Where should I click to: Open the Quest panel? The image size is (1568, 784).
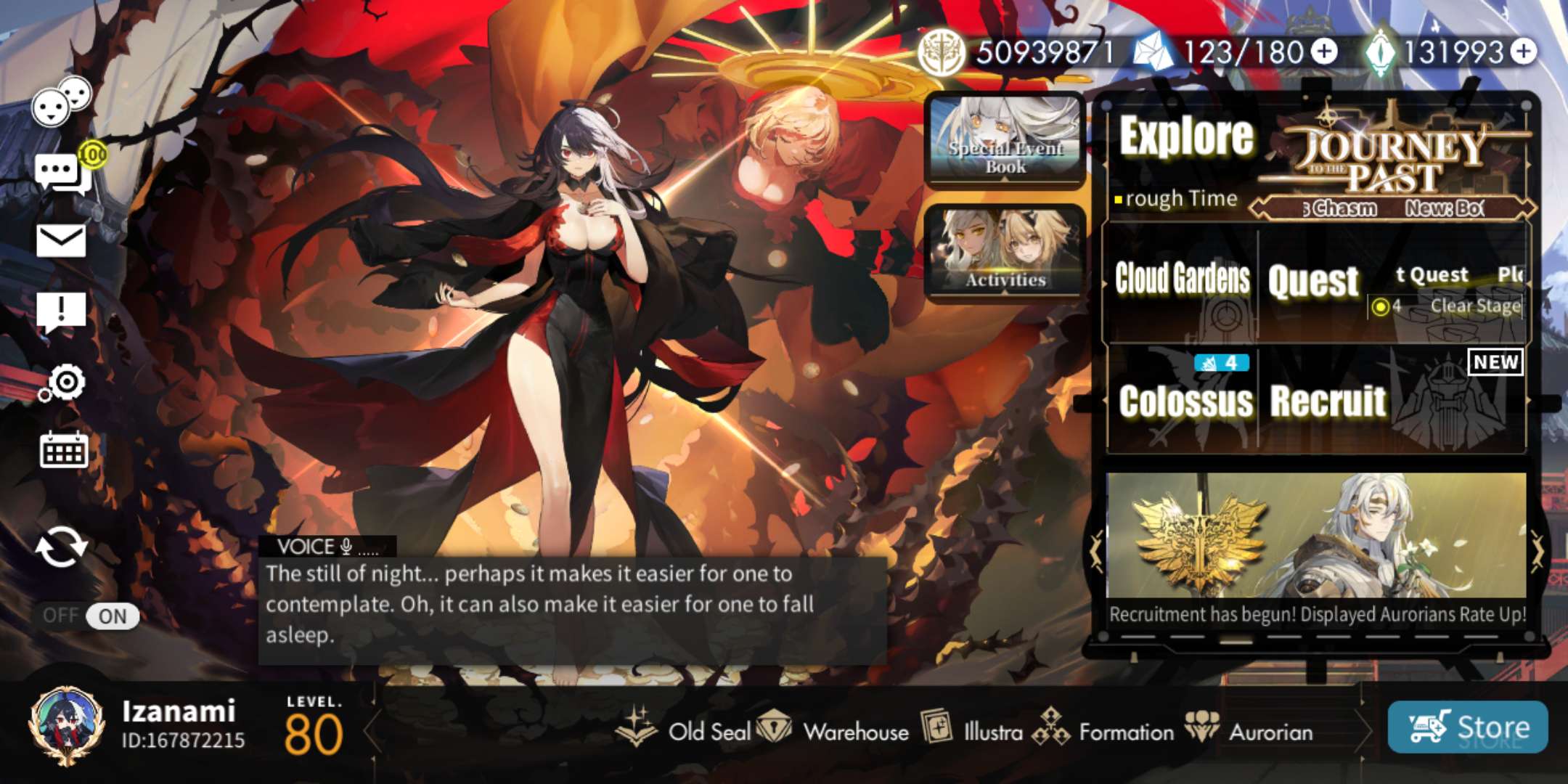(x=1313, y=282)
